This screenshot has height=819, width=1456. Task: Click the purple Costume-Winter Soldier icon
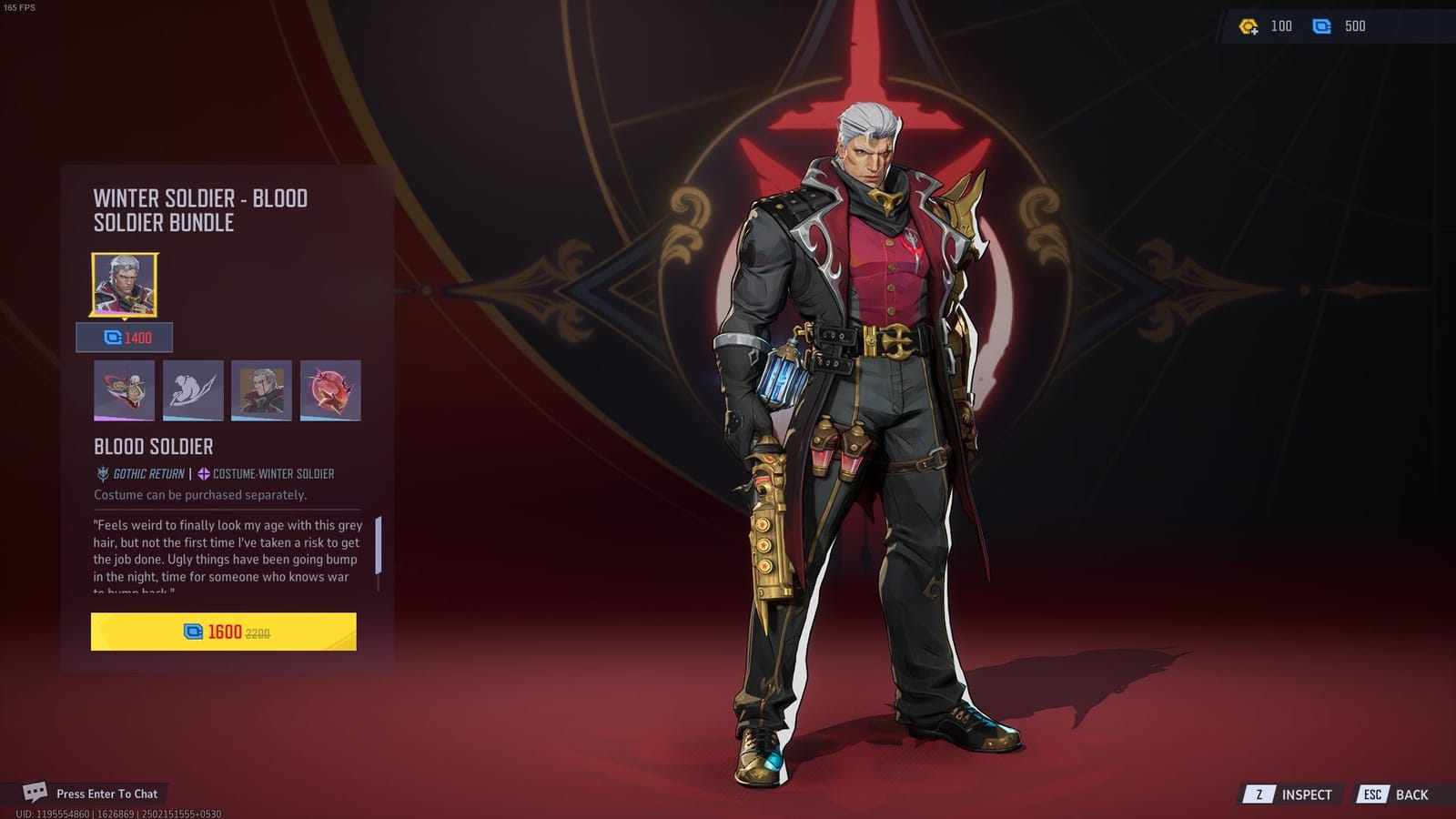[x=202, y=473]
